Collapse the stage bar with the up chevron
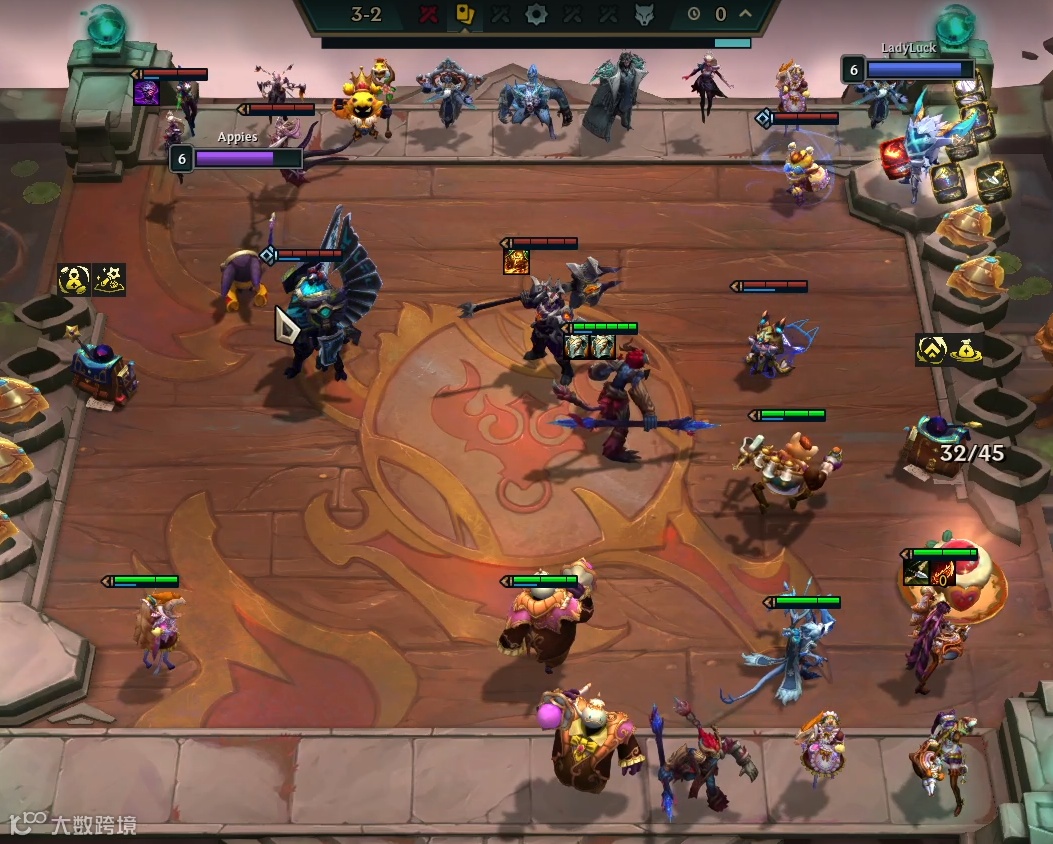The height and width of the screenshot is (844, 1053). point(745,14)
